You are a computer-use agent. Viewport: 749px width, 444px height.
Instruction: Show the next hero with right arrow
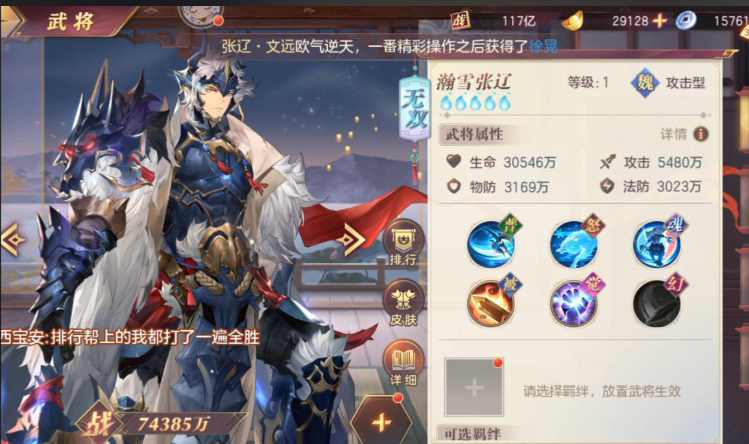pos(351,238)
